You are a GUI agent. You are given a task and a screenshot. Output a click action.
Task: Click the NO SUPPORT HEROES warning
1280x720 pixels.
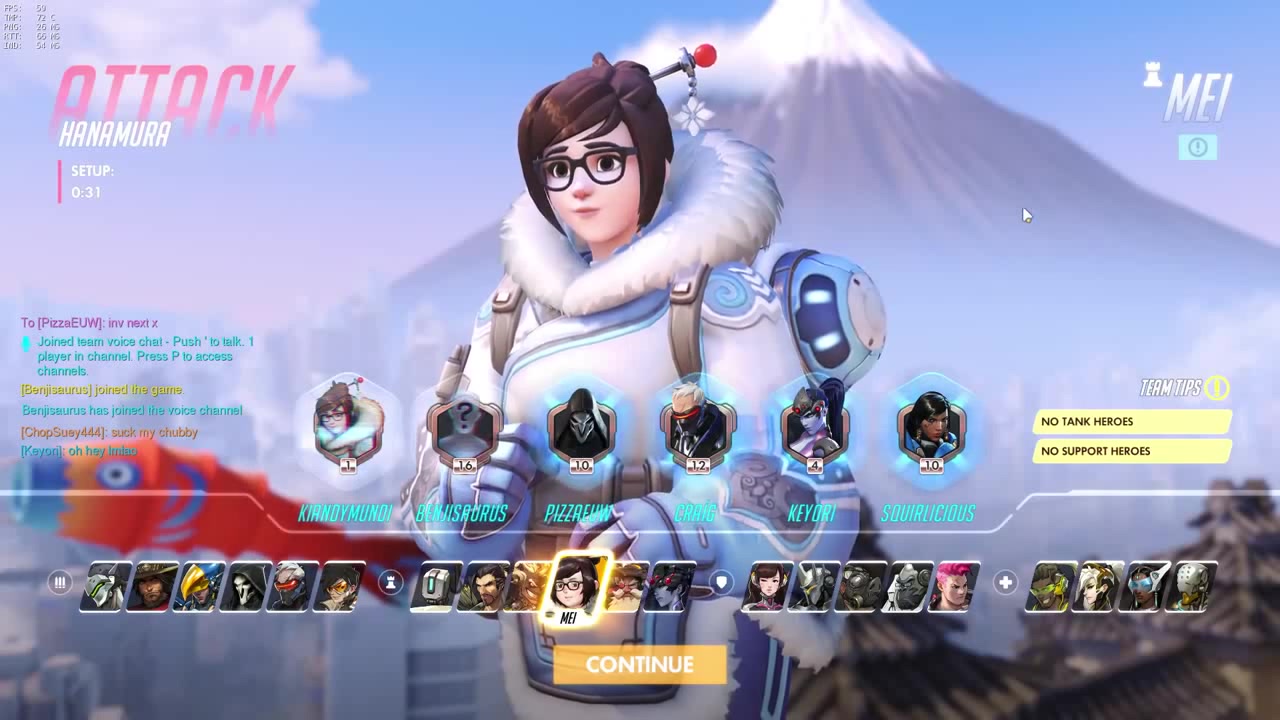coord(1131,451)
